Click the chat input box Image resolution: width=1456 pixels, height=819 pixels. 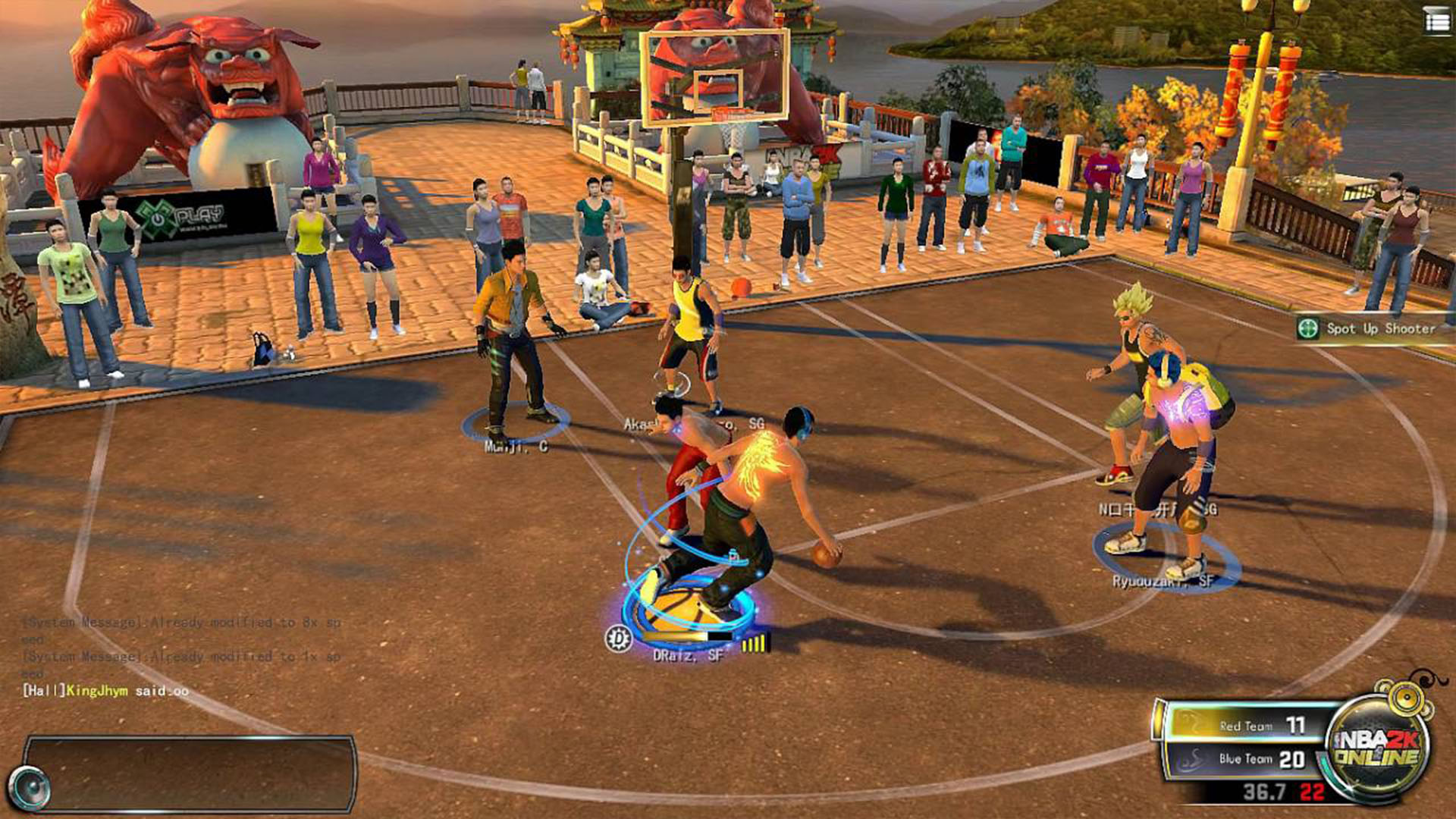tap(190, 773)
